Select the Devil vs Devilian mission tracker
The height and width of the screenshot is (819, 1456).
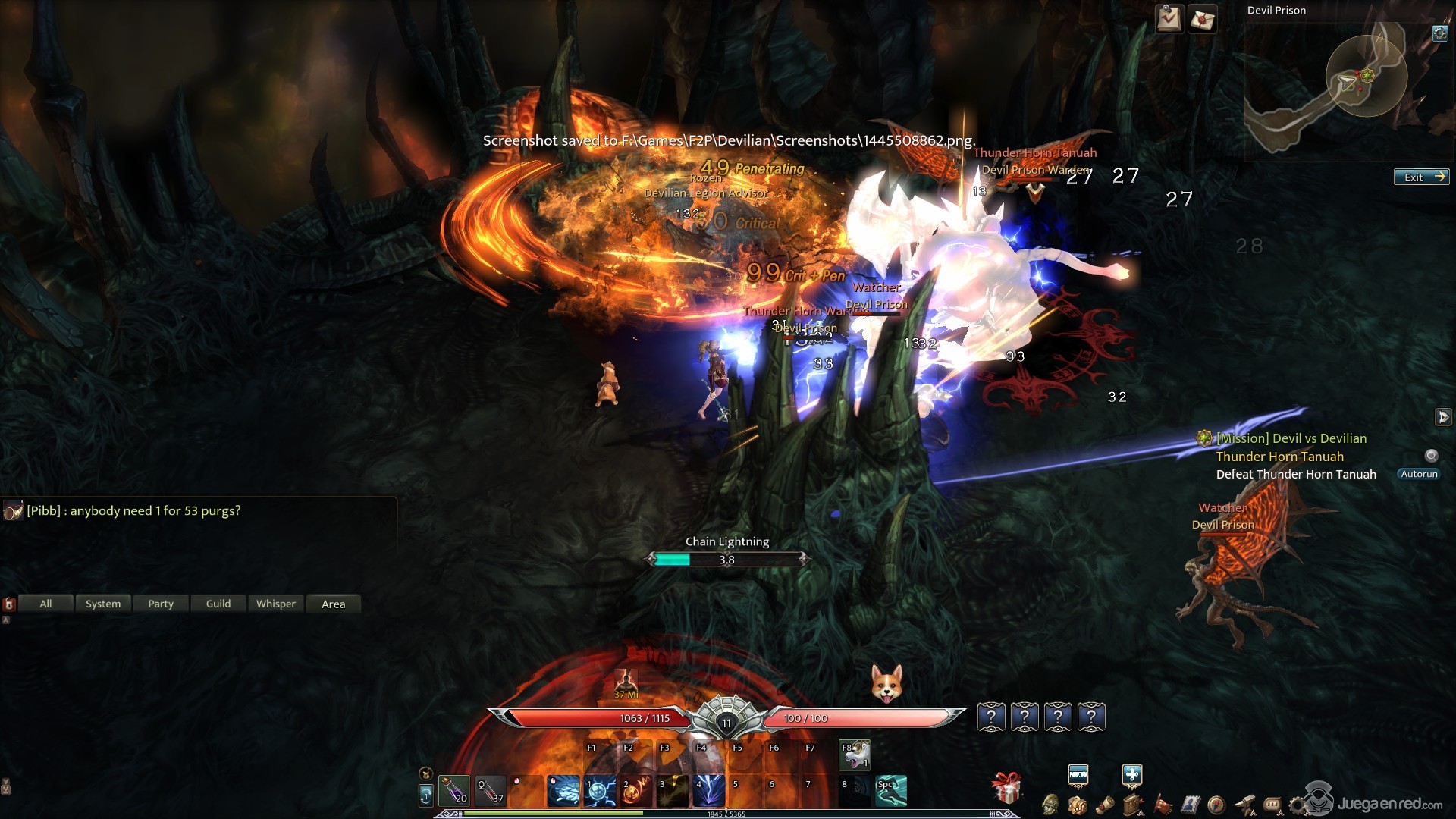pyautogui.click(x=1291, y=438)
